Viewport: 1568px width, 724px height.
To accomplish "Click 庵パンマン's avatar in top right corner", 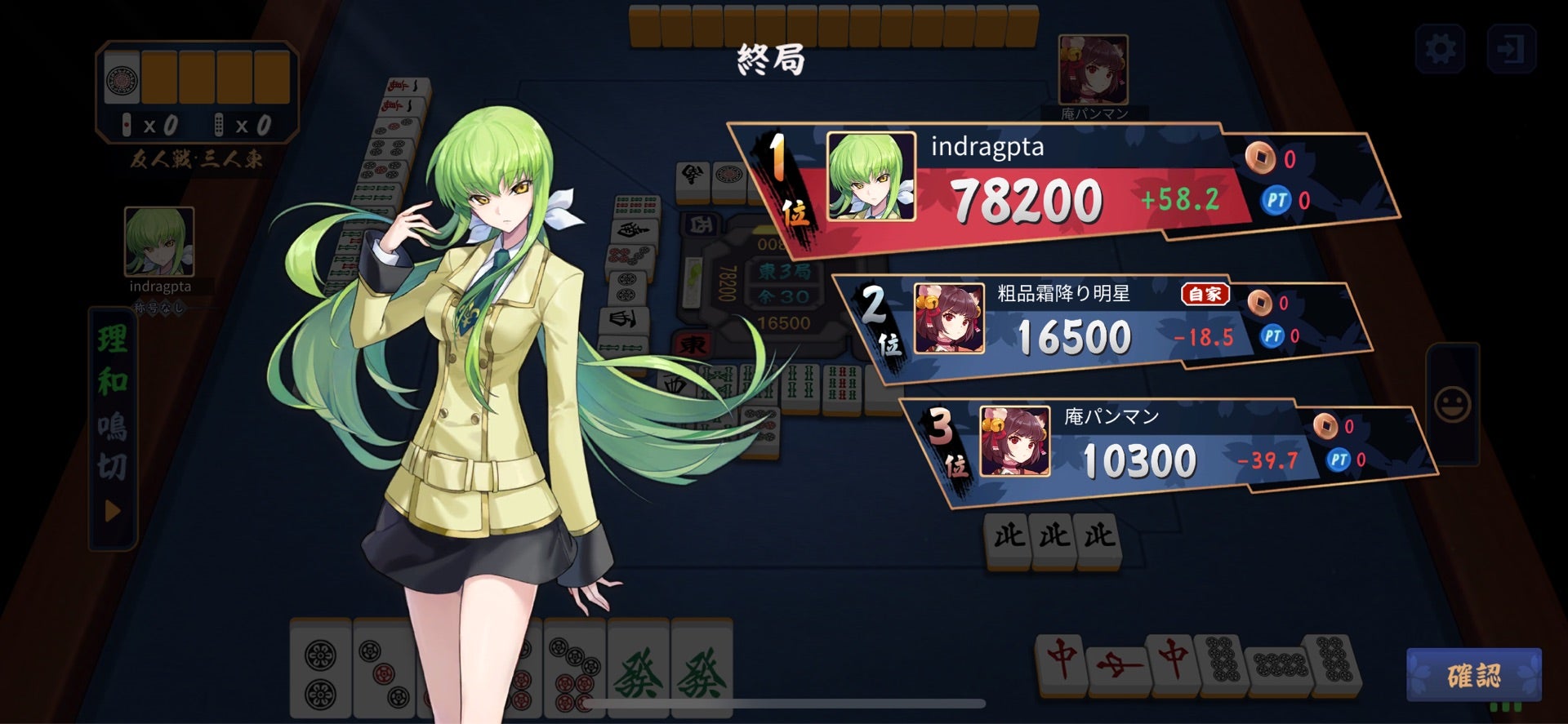I will 1093,69.
